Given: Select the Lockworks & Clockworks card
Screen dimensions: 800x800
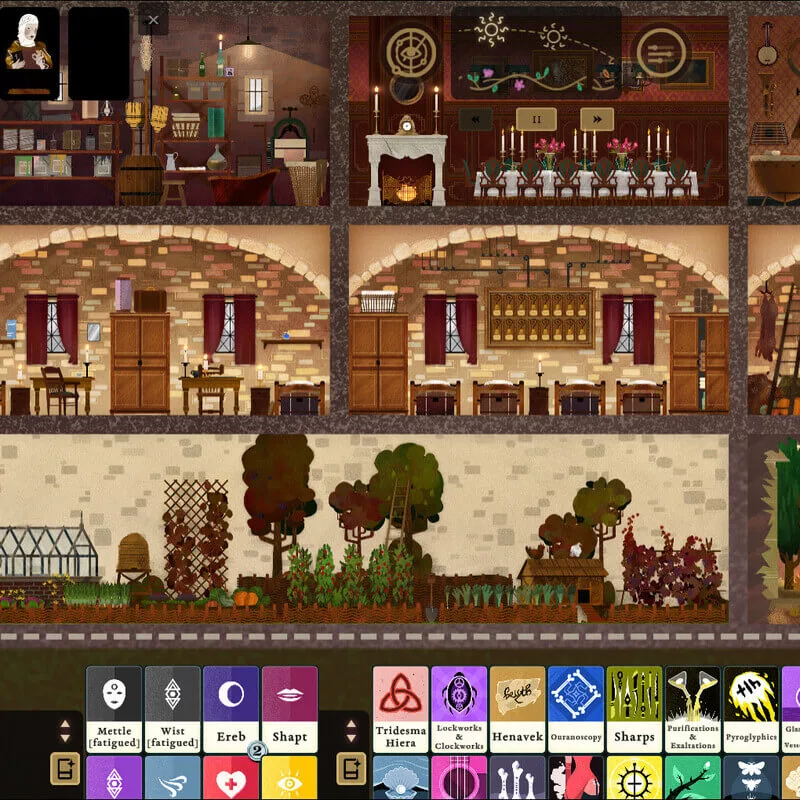Looking at the screenshot, I should (459, 709).
